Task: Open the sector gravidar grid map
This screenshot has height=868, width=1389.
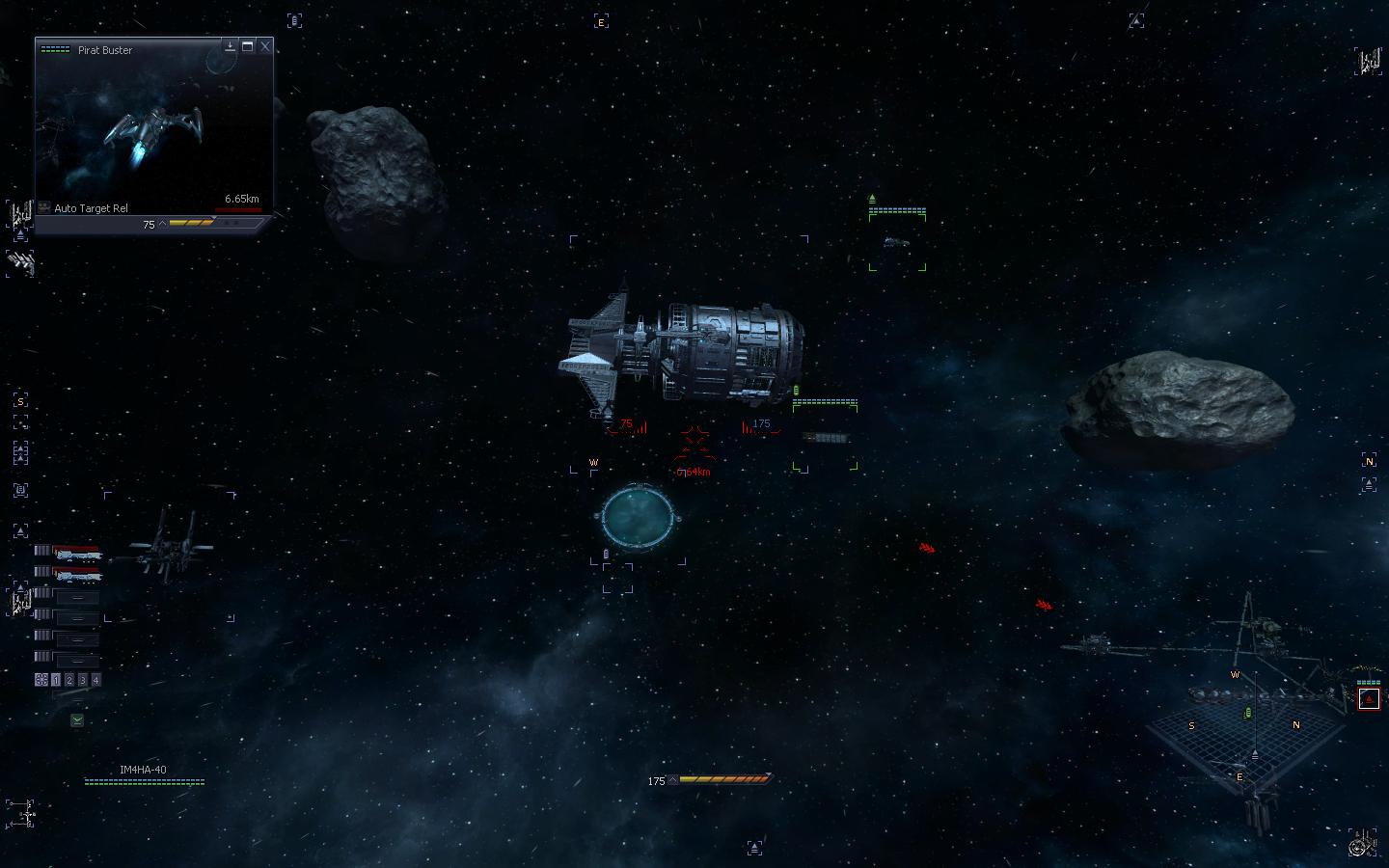Action: click(1244, 733)
